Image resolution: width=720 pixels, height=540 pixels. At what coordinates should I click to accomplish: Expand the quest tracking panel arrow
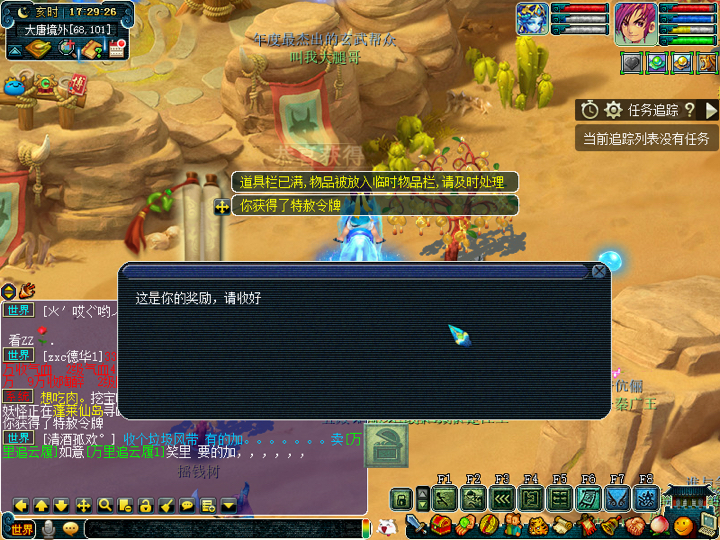[711, 110]
